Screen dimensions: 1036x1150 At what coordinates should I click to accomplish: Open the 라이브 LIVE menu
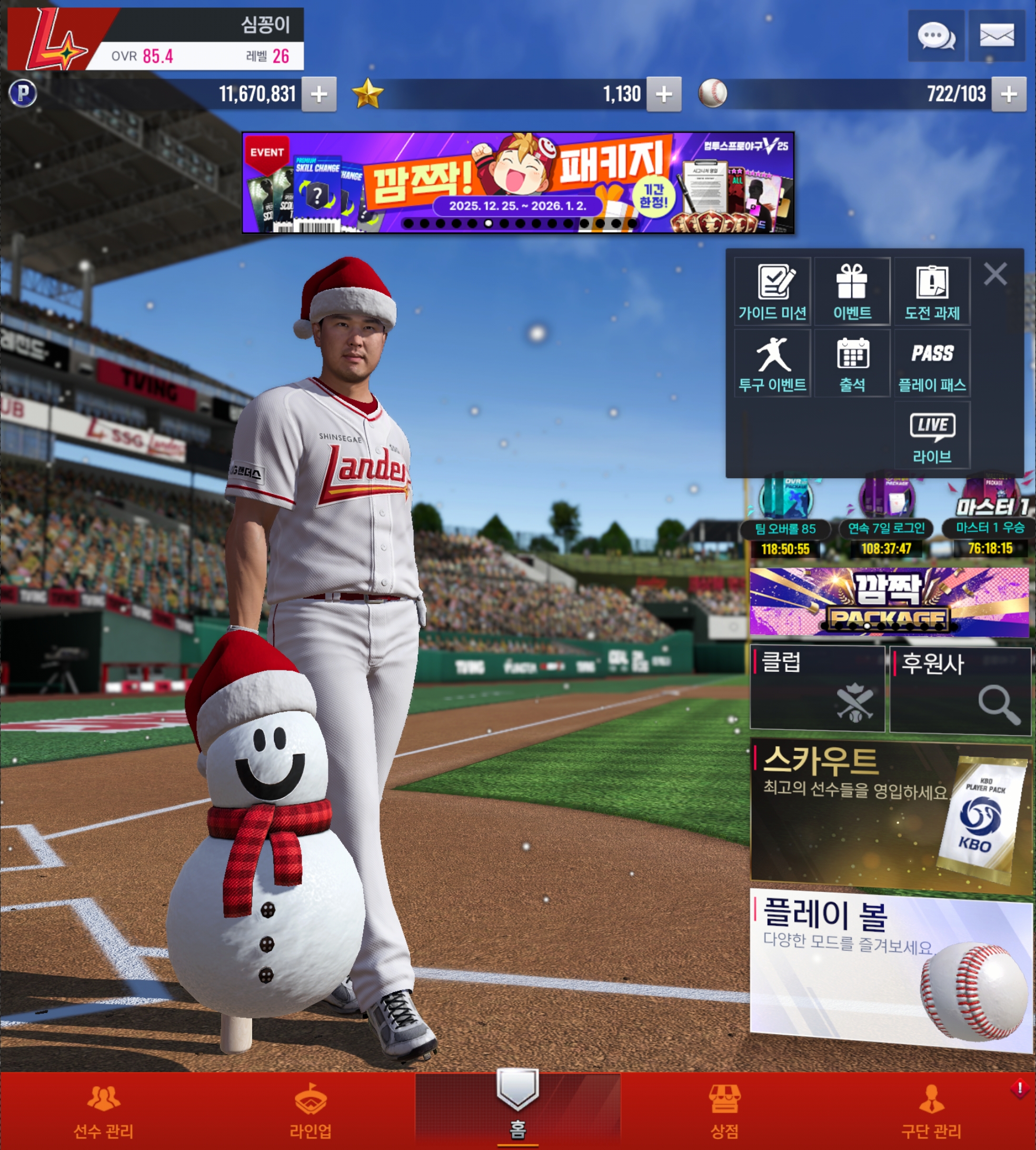(x=932, y=435)
